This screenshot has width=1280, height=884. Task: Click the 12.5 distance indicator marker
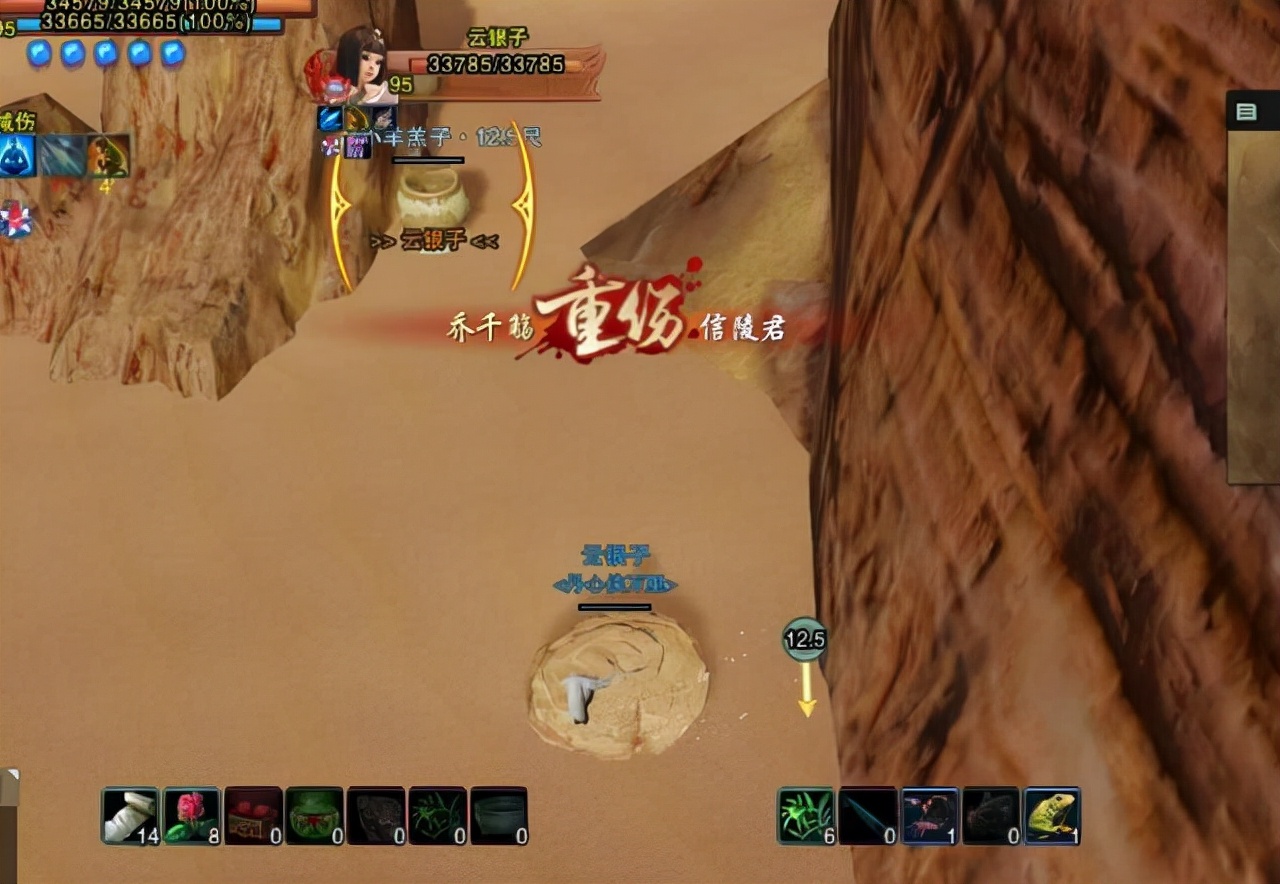805,639
